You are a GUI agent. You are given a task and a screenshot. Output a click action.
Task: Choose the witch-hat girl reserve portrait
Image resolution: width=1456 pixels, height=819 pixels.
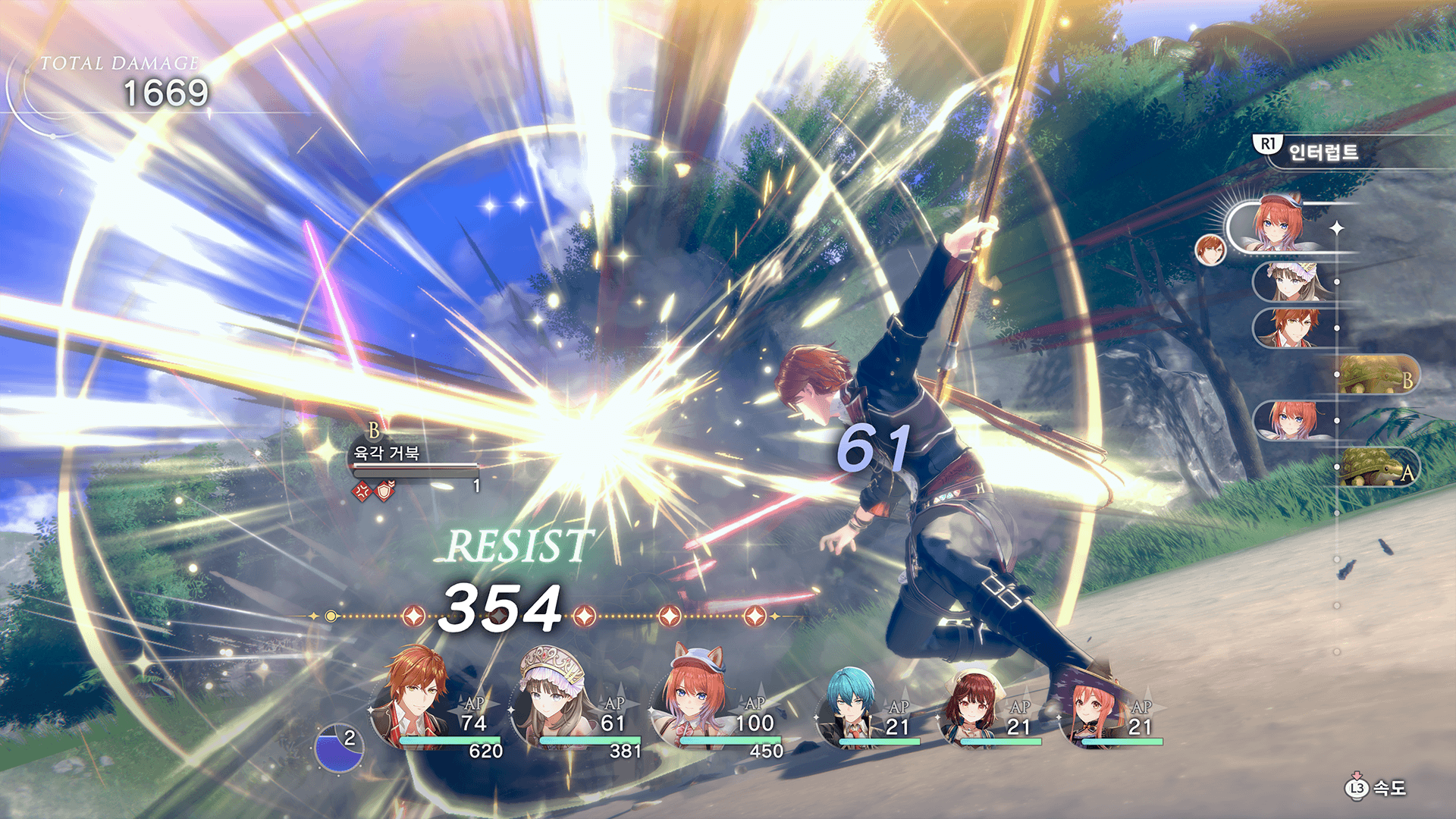click(x=1092, y=709)
